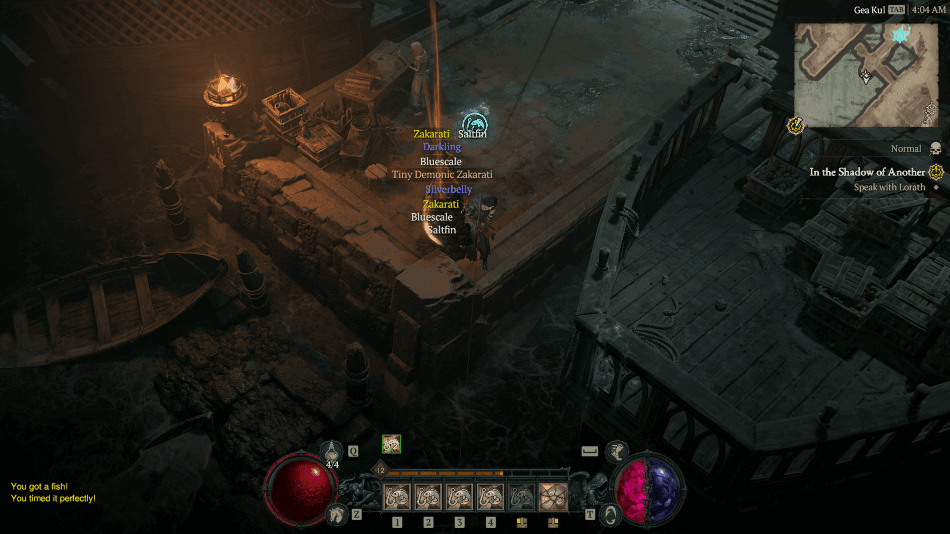Collect the Tiny Demonic Zakarati loot
Image resolution: width=950 pixels, height=534 pixels.
coord(442,174)
